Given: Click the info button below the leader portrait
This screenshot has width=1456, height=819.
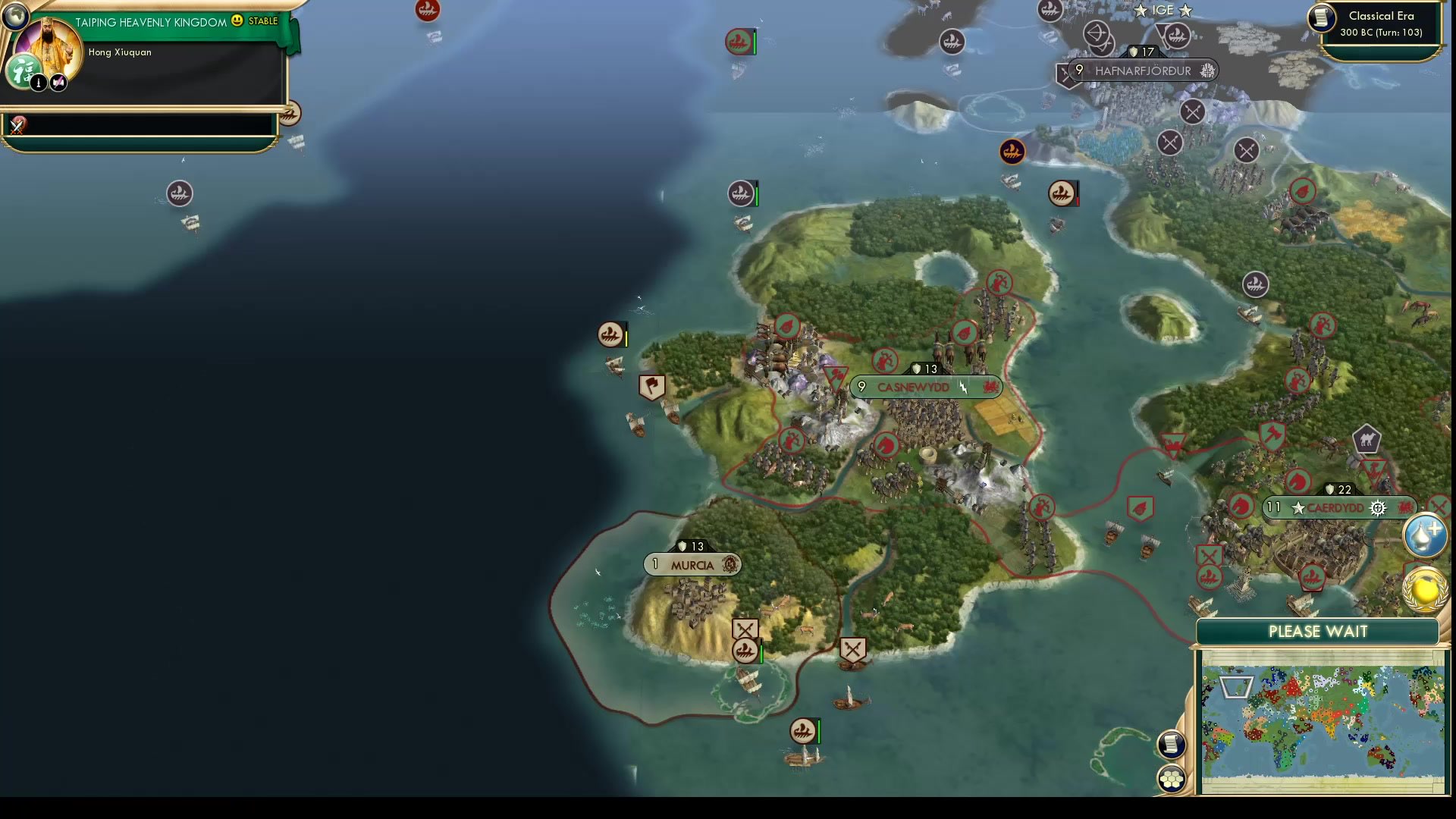Looking at the screenshot, I should [39, 83].
